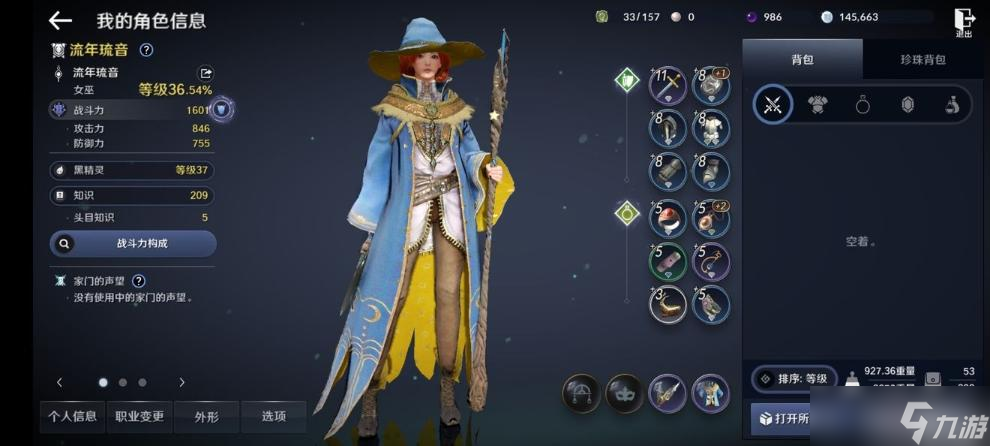Filter inventory by crossed swords weapon category
This screenshot has width=990, height=446.
pos(772,104)
